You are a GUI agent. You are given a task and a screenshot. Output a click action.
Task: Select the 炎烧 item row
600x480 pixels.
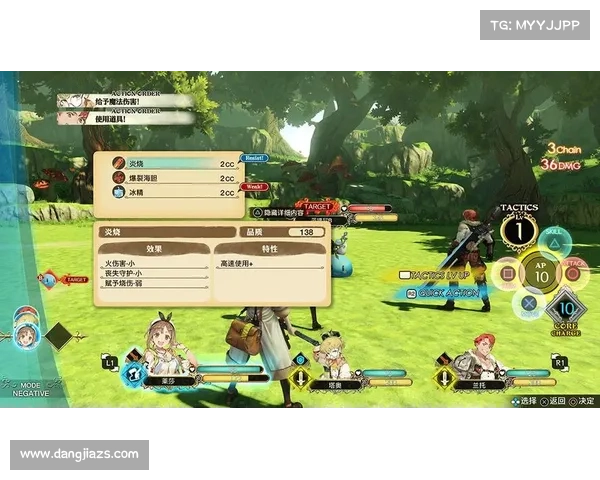170,162
